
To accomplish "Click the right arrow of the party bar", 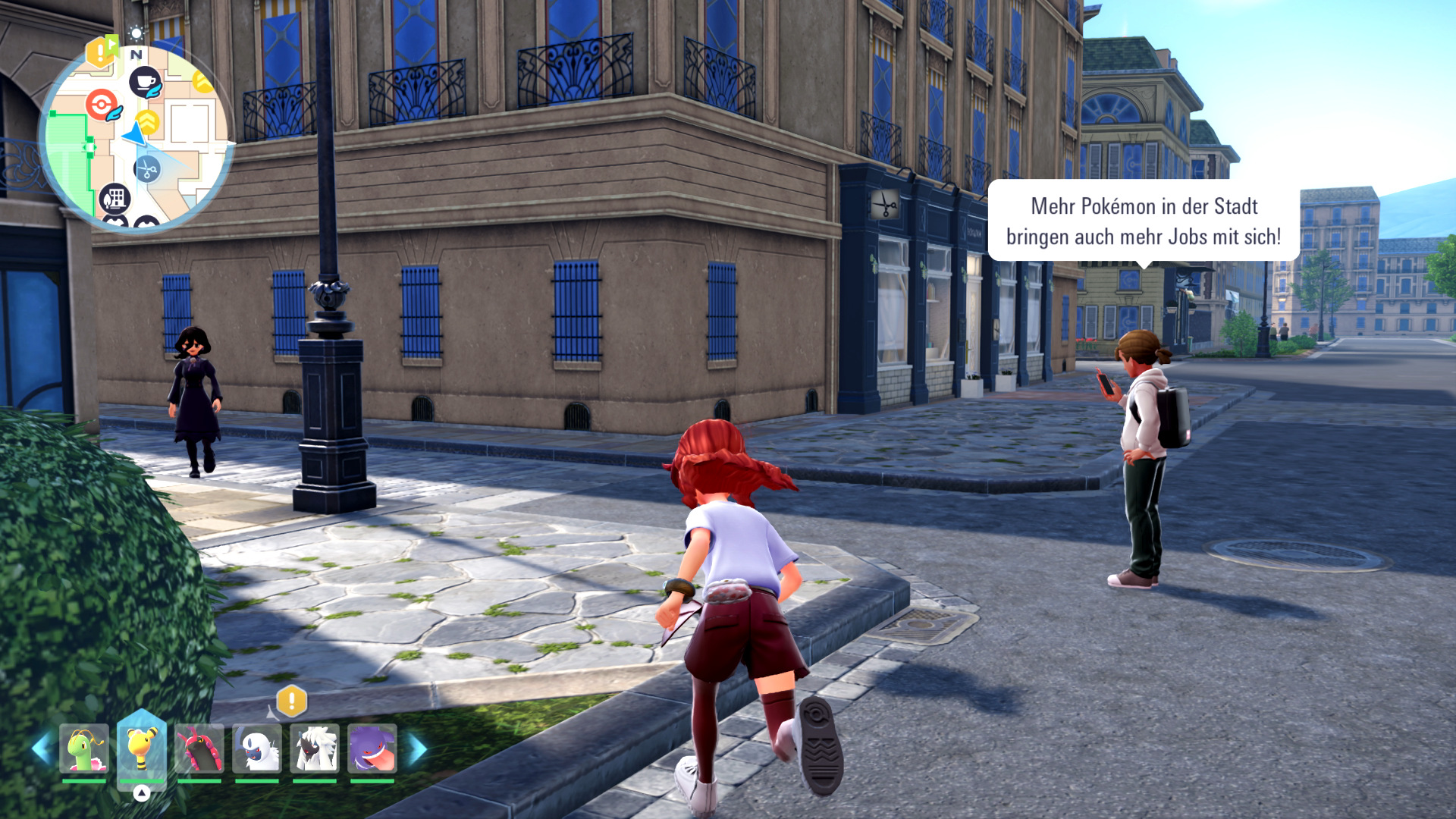I will (417, 748).
